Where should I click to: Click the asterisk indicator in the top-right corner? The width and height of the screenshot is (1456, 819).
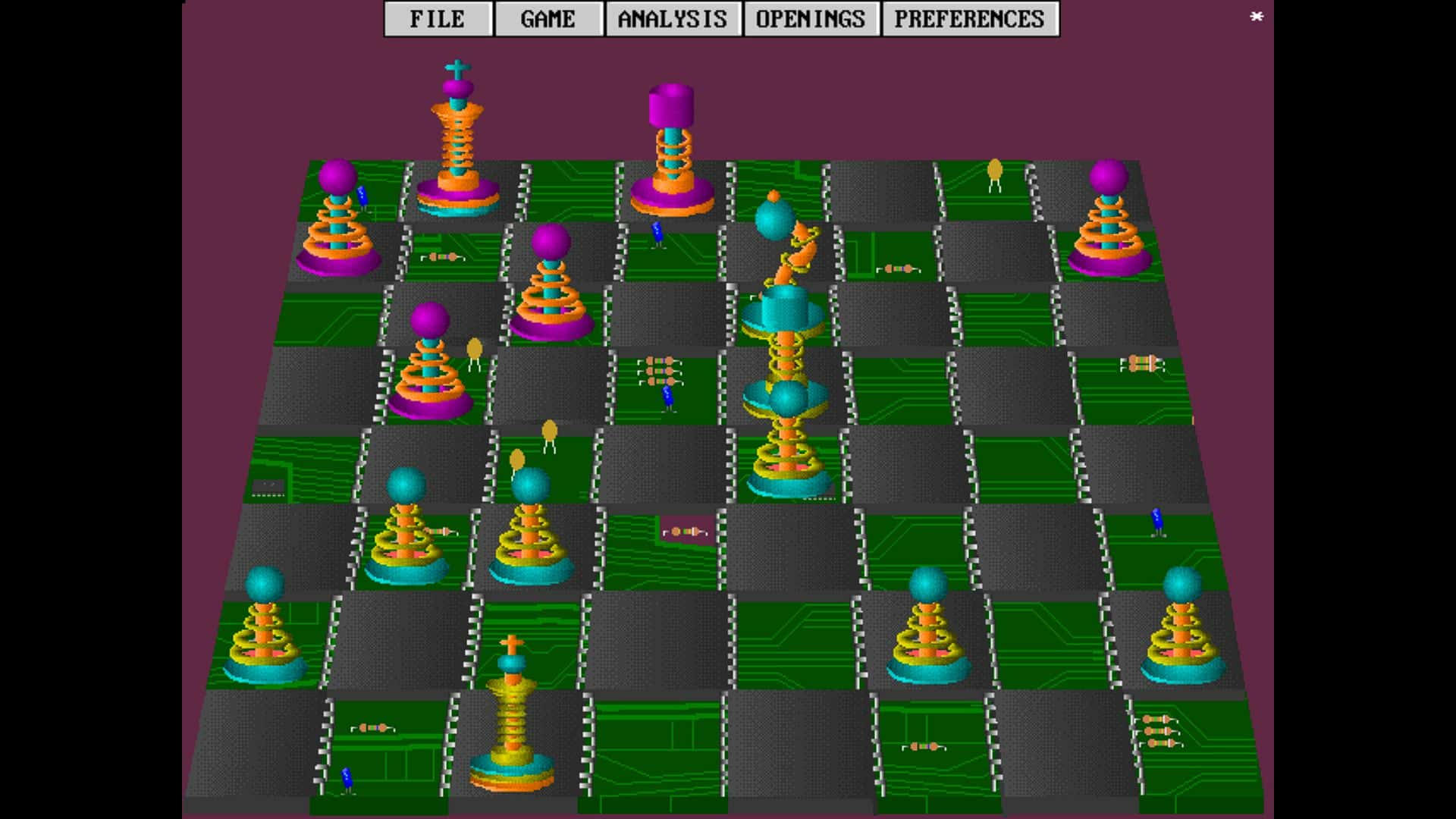(x=1257, y=16)
